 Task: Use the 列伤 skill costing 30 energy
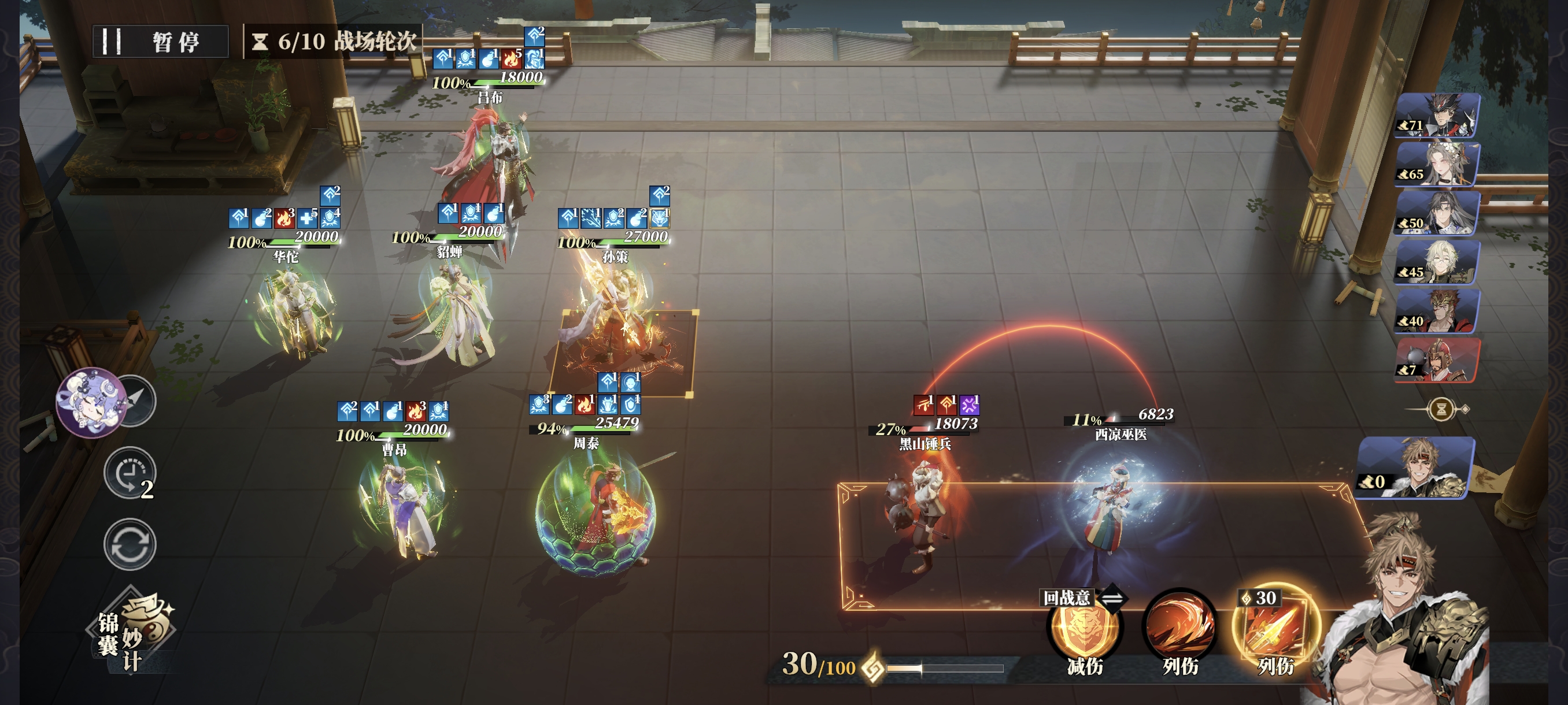[x=1275, y=629]
